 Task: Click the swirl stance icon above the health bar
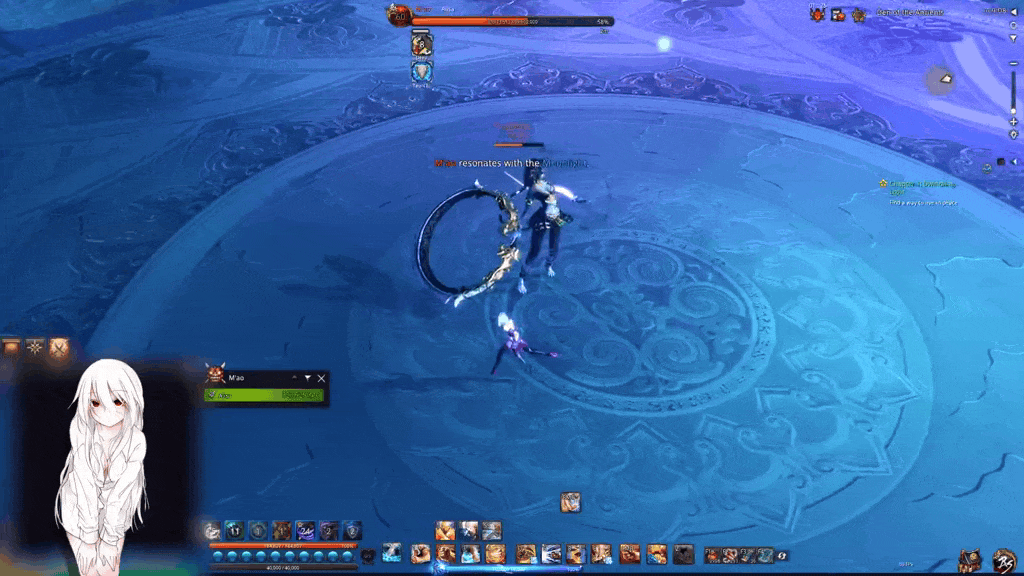(x=212, y=531)
